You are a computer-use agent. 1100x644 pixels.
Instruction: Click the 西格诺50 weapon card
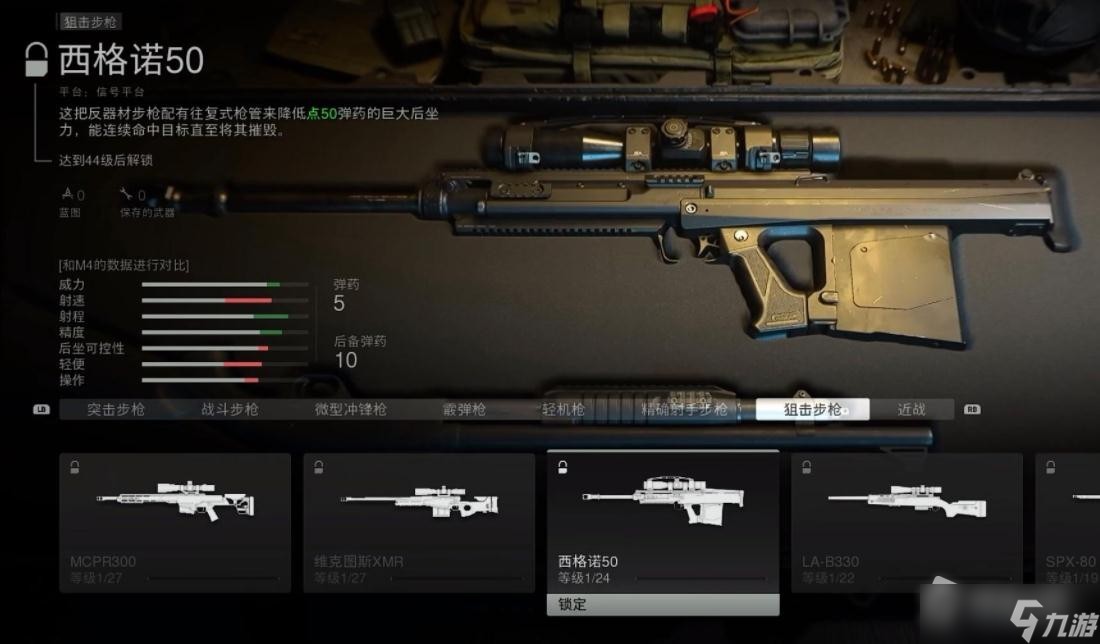point(663,522)
